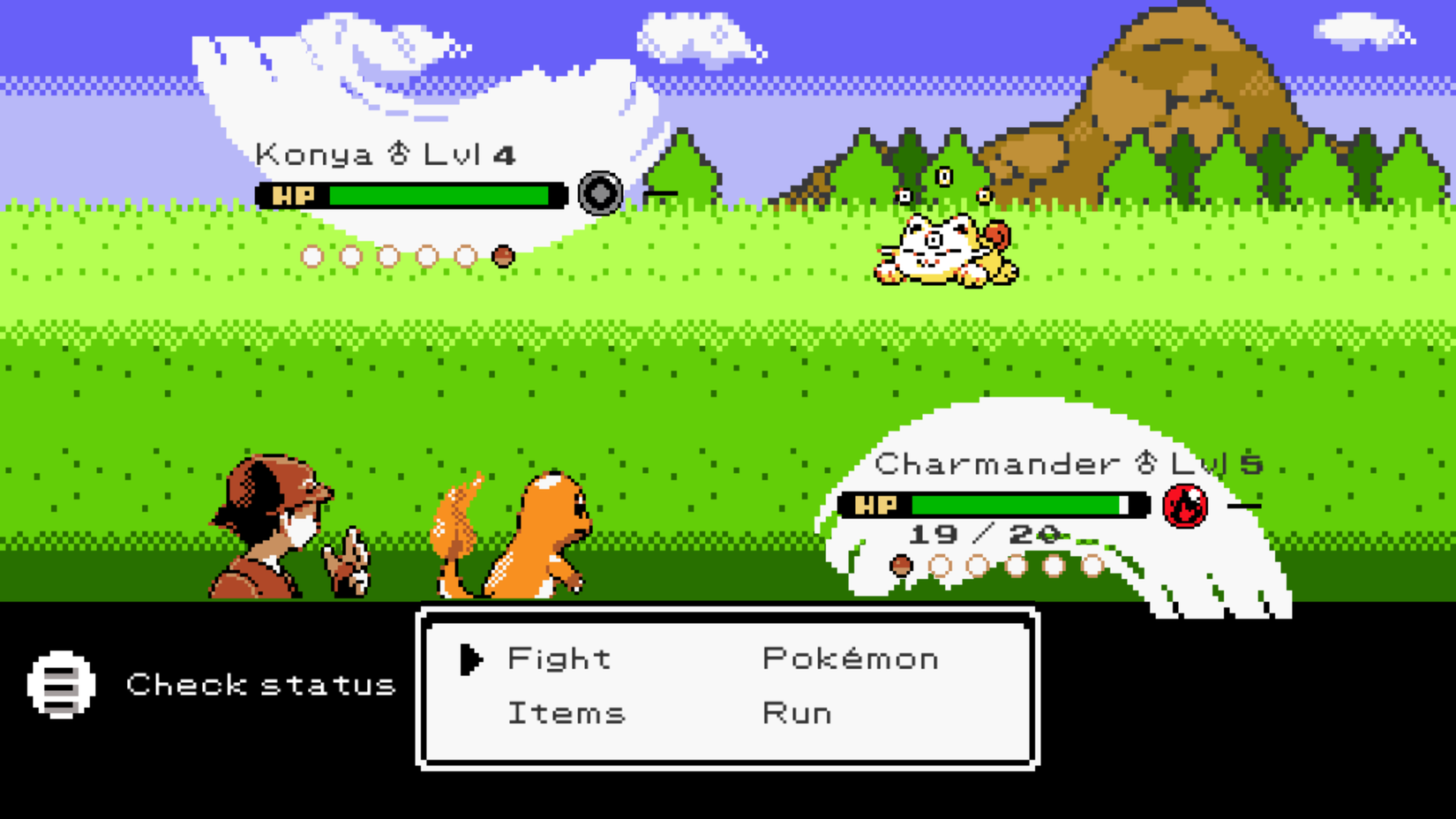Open the Check status hamburger icon

(62, 685)
